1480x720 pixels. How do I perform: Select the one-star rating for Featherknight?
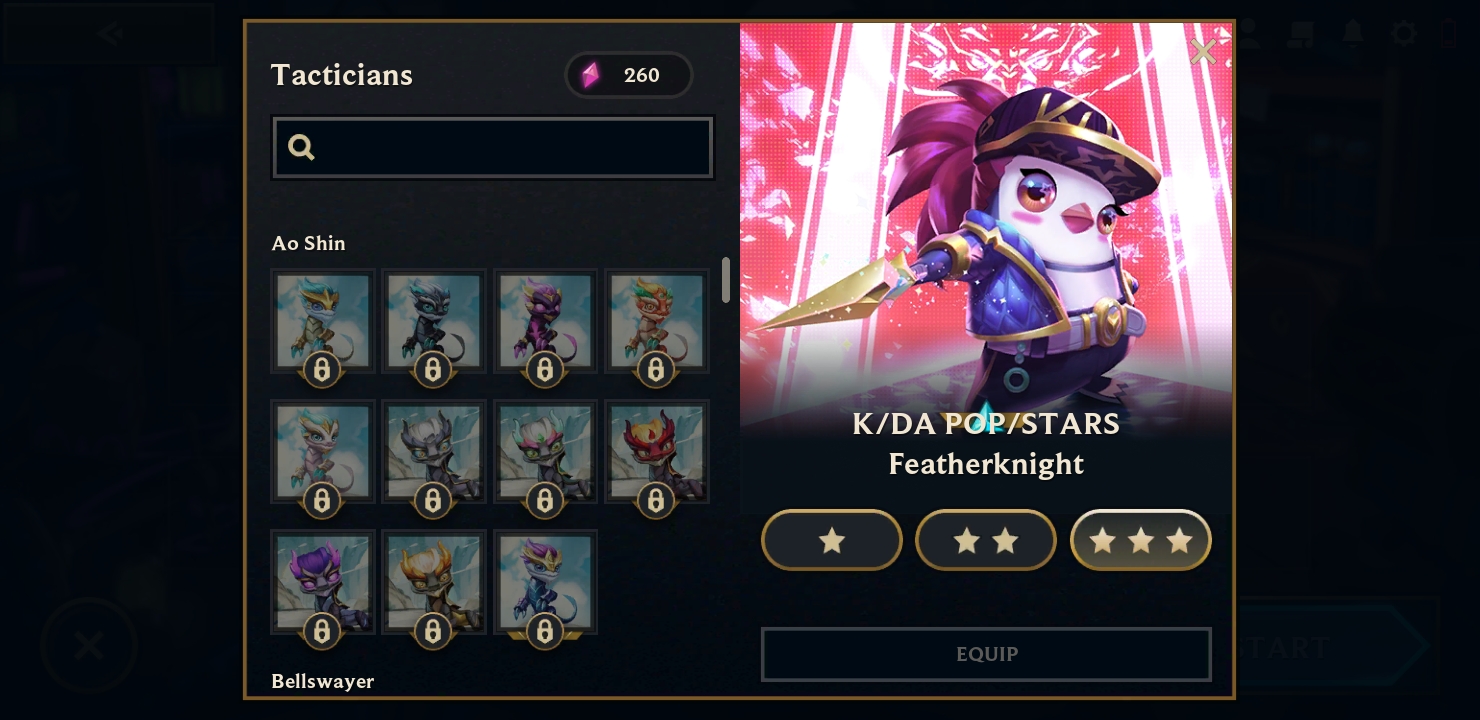coord(832,540)
